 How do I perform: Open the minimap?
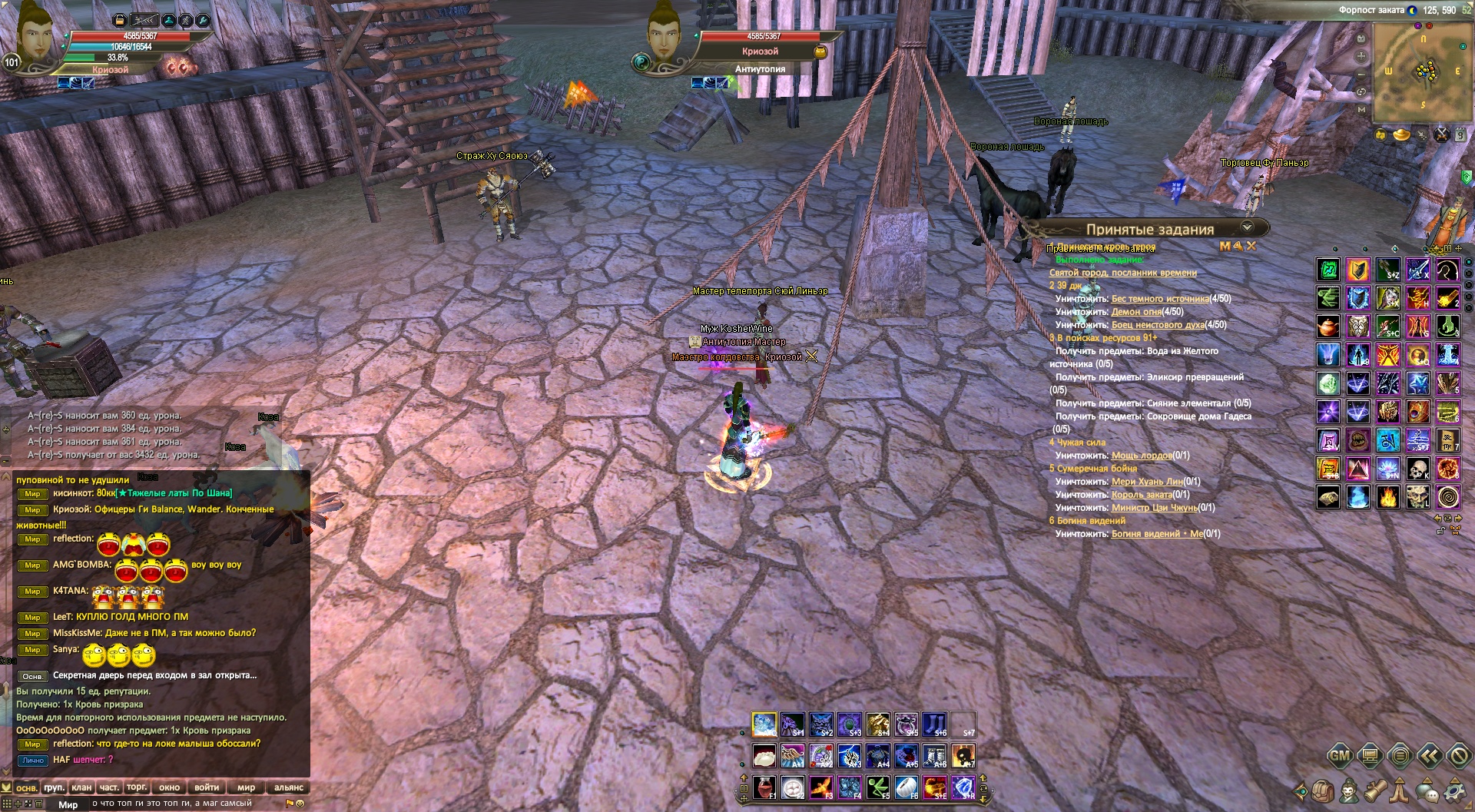tap(1422, 71)
